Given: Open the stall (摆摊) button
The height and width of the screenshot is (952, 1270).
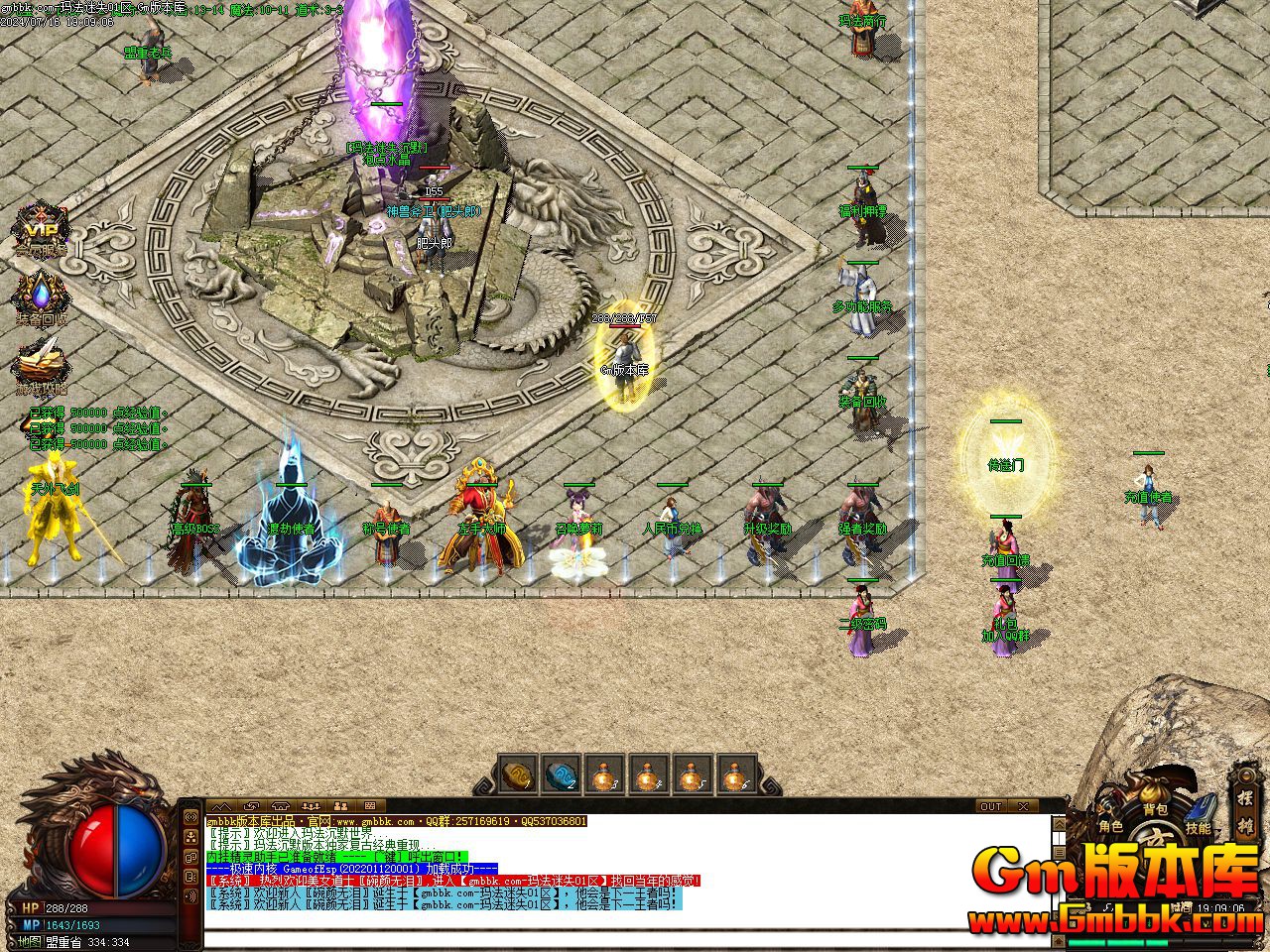Looking at the screenshot, I should [1245, 808].
